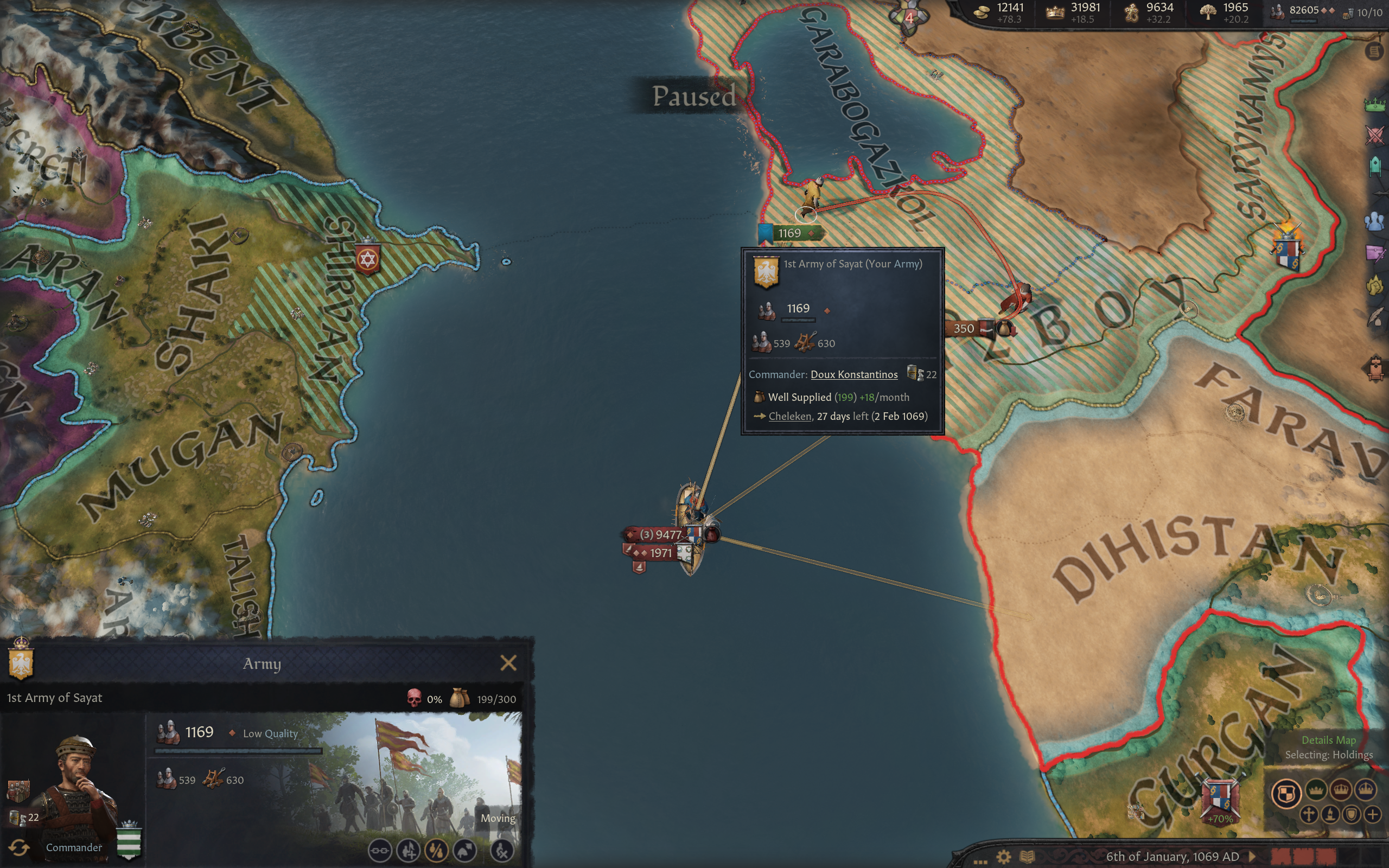Follow the Cheleken destination link

pos(789,416)
